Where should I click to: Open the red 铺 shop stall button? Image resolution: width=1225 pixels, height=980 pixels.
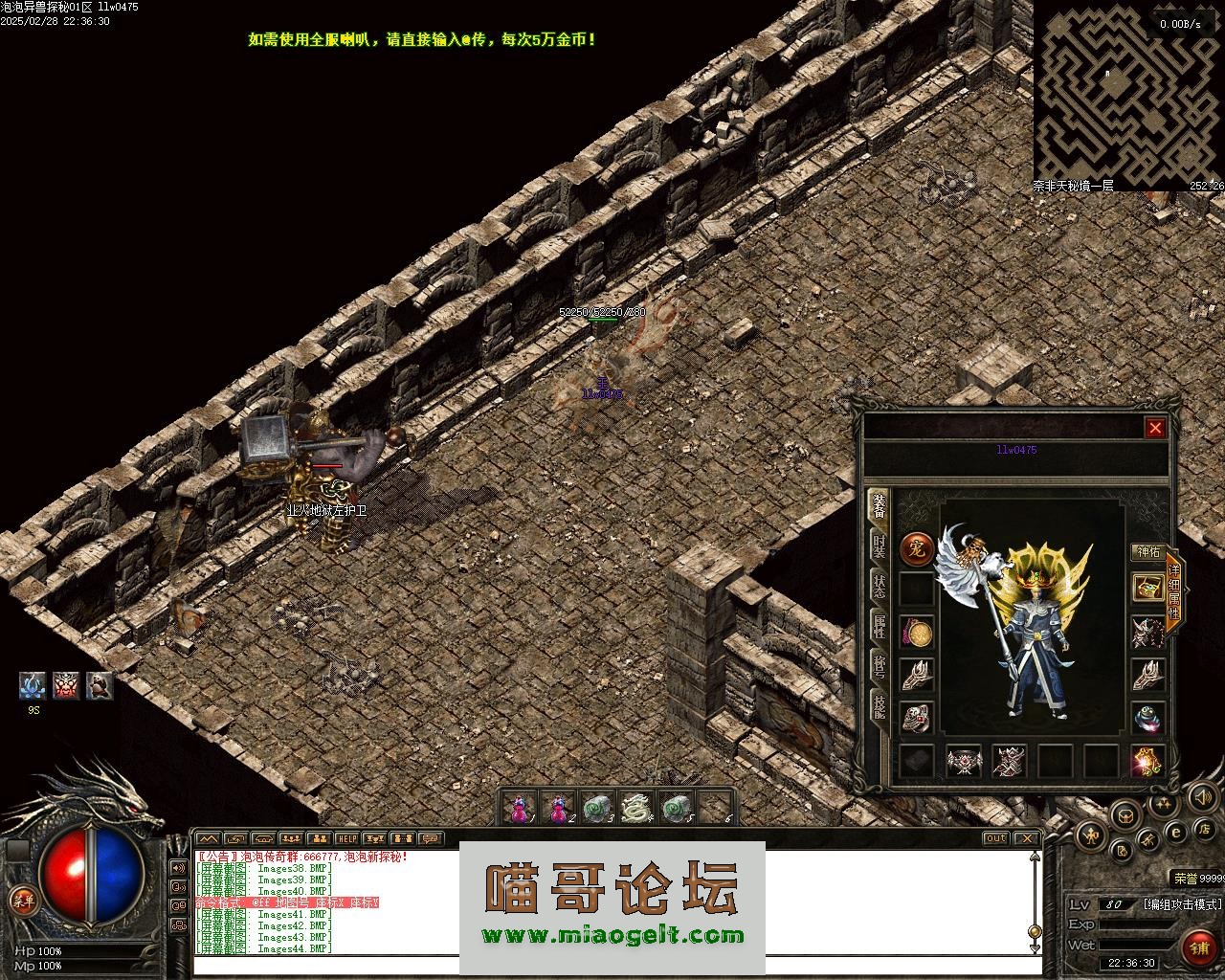1197,948
